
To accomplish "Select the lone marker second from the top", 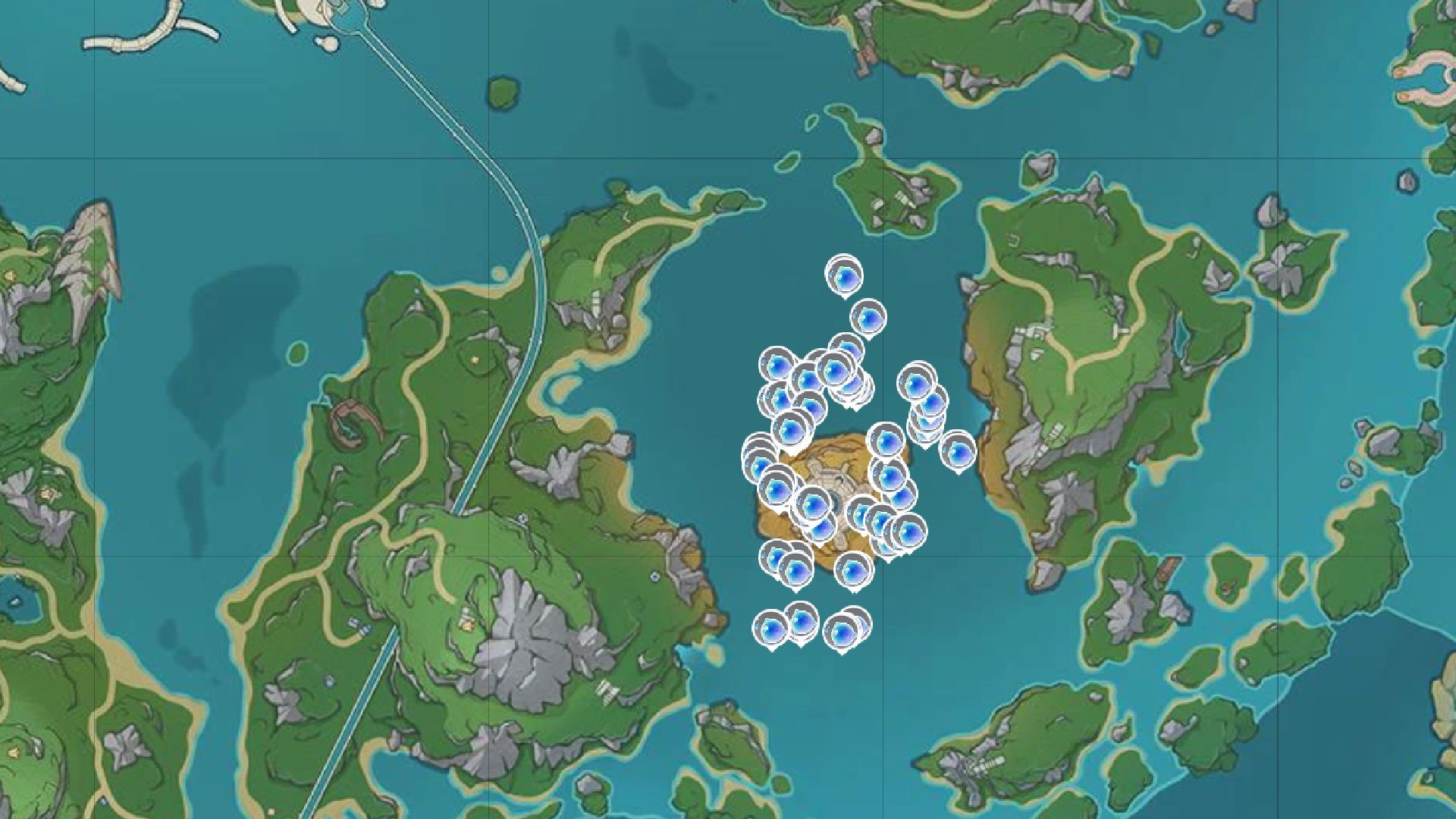I will [x=868, y=317].
